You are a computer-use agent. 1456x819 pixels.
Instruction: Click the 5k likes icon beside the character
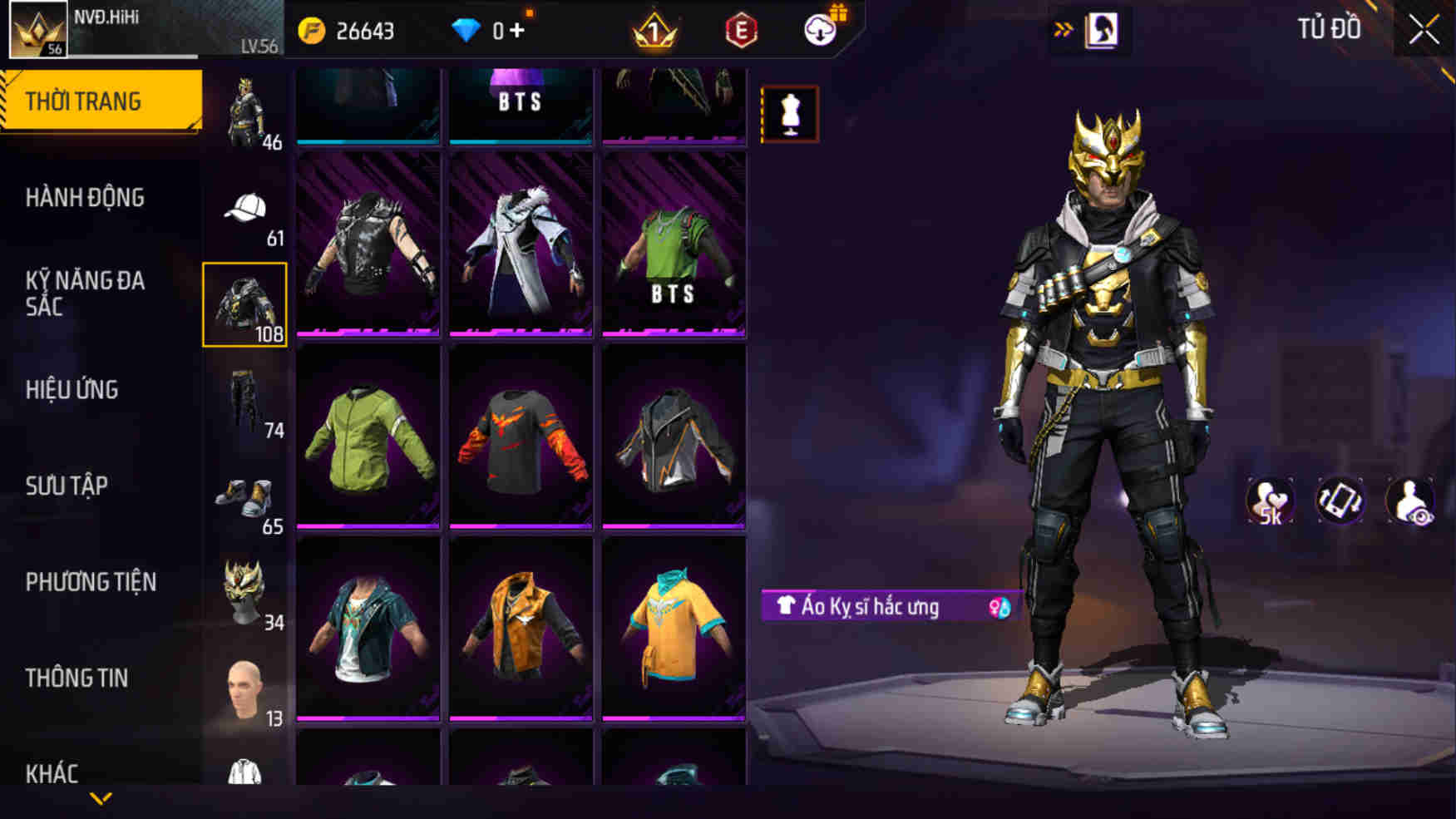coord(1269,501)
